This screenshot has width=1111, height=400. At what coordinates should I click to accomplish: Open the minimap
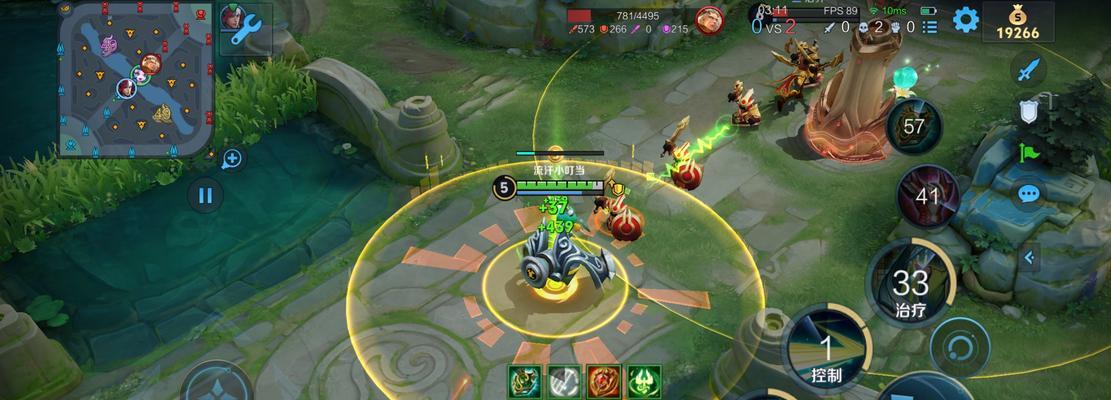pos(135,78)
